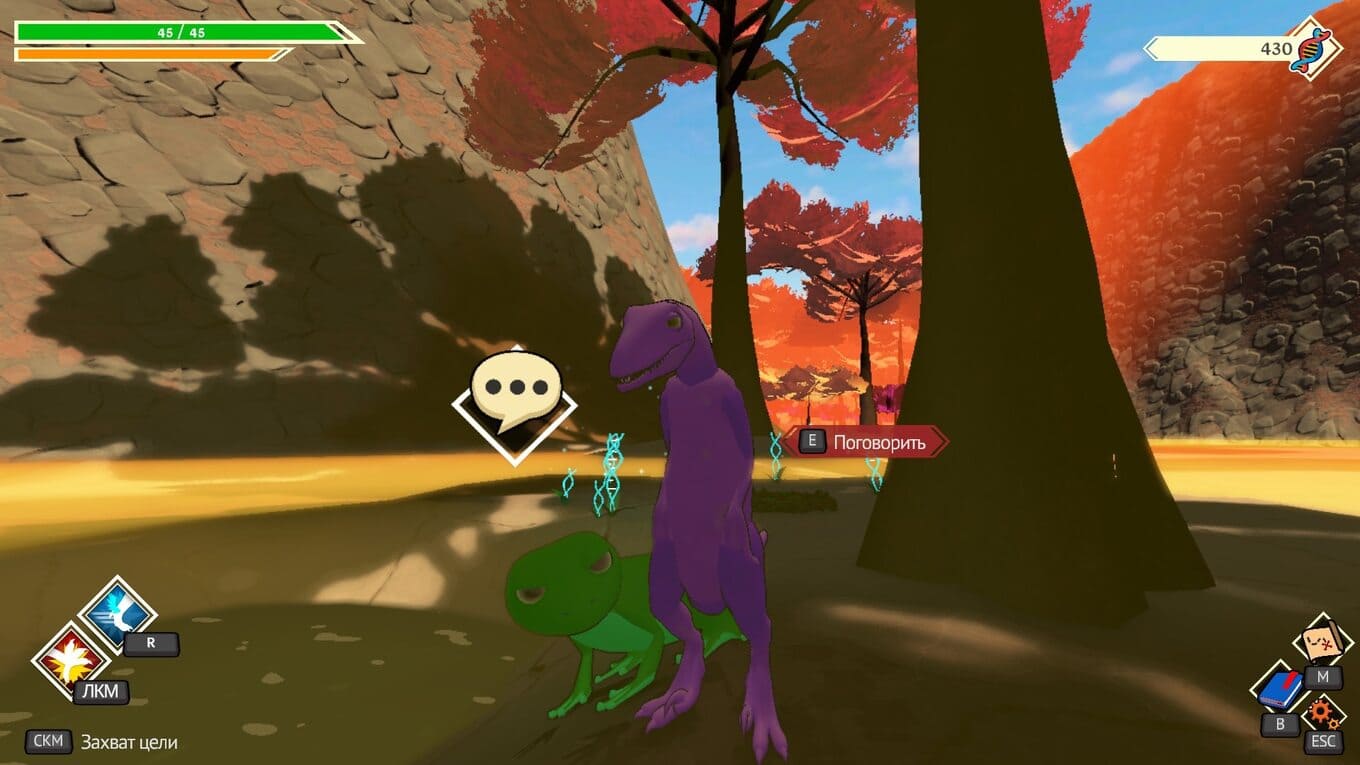The width and height of the screenshot is (1360, 765).
Task: Open settings with the orange gears icon
Action: coord(1323,713)
